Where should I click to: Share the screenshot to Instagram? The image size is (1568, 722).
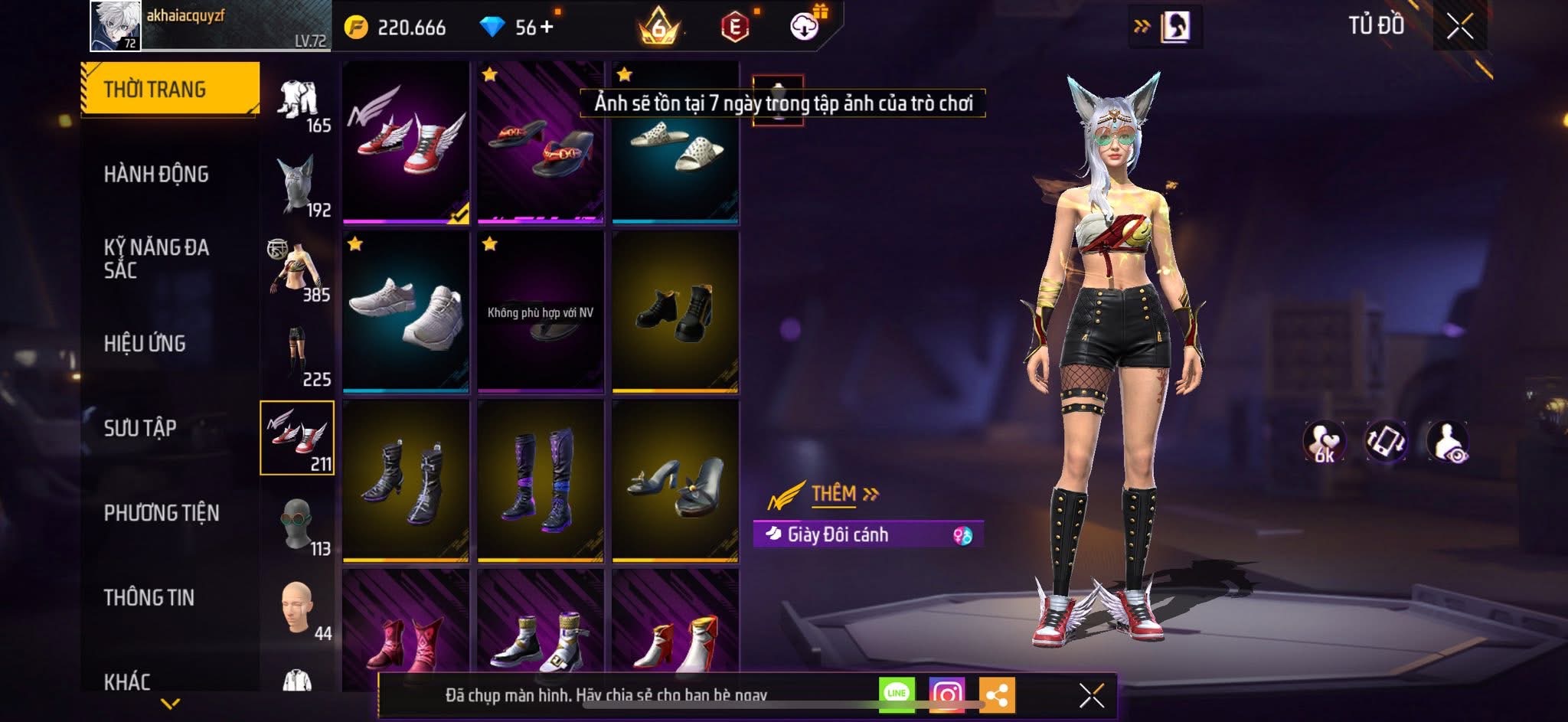pos(946,694)
